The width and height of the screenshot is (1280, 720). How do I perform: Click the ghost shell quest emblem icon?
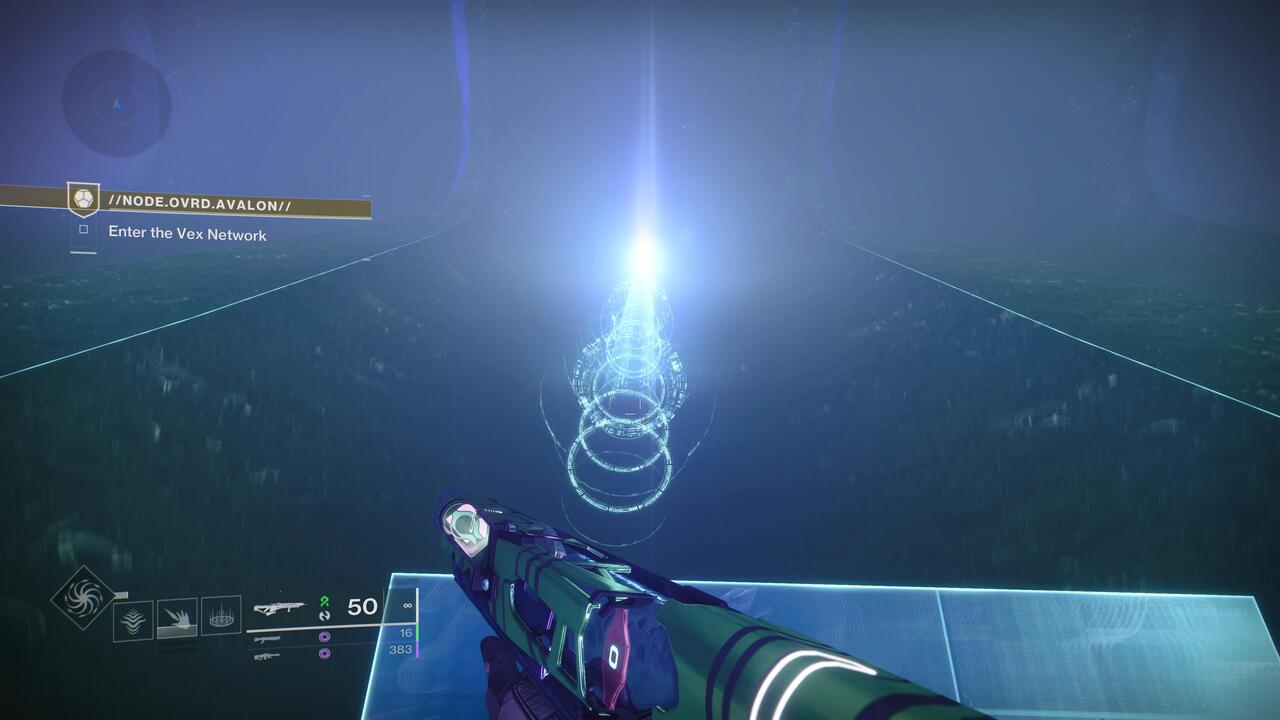[84, 198]
